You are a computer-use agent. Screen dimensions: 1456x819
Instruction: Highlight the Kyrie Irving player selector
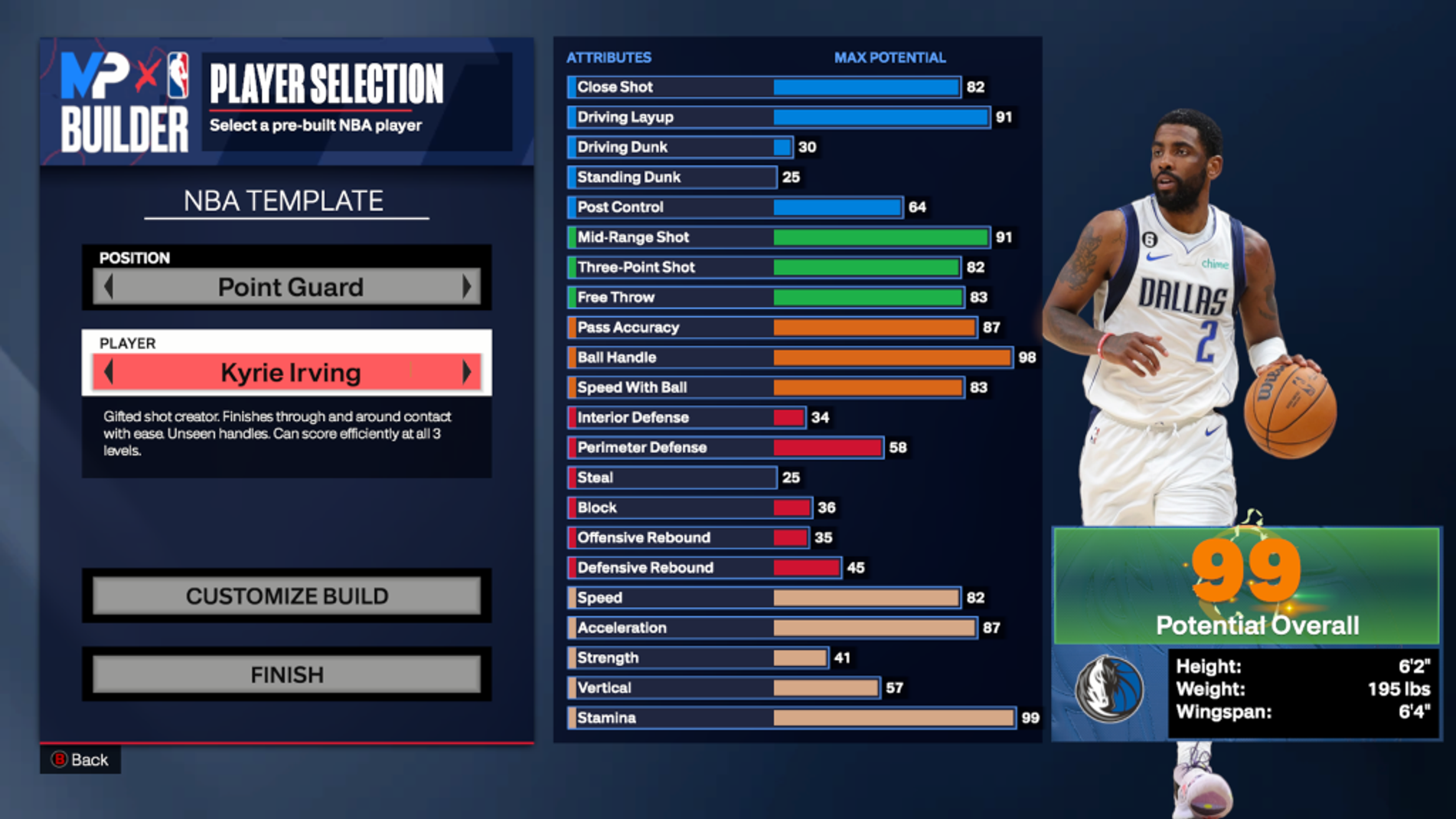click(289, 373)
